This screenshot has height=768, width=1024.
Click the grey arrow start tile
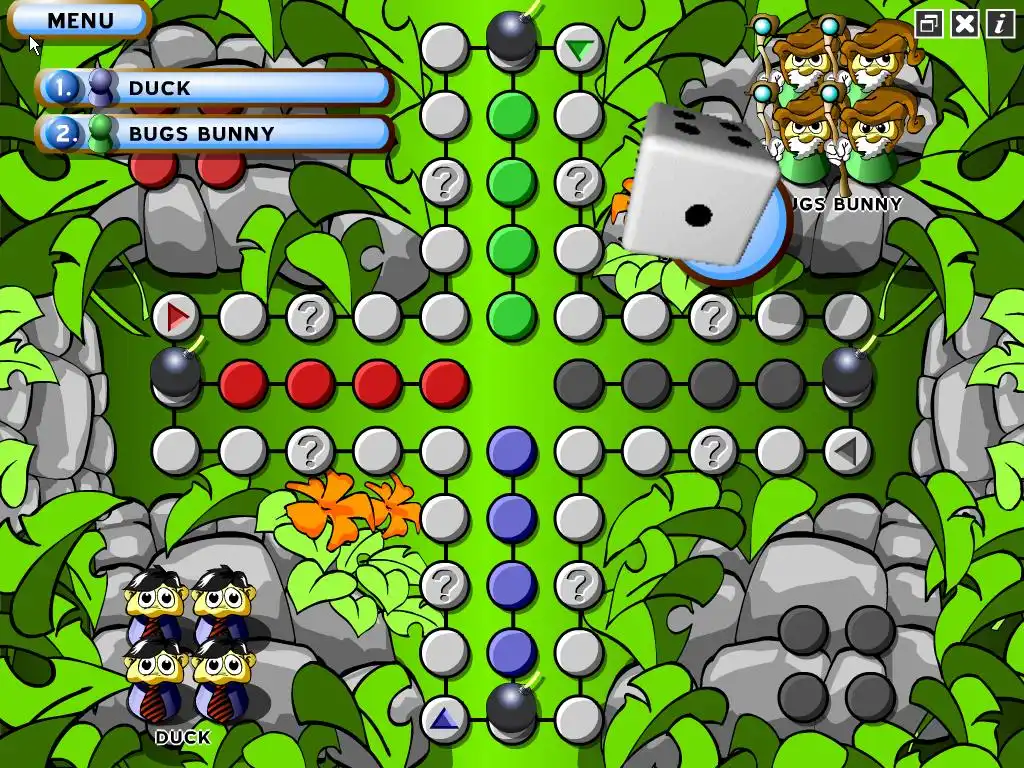click(x=847, y=452)
